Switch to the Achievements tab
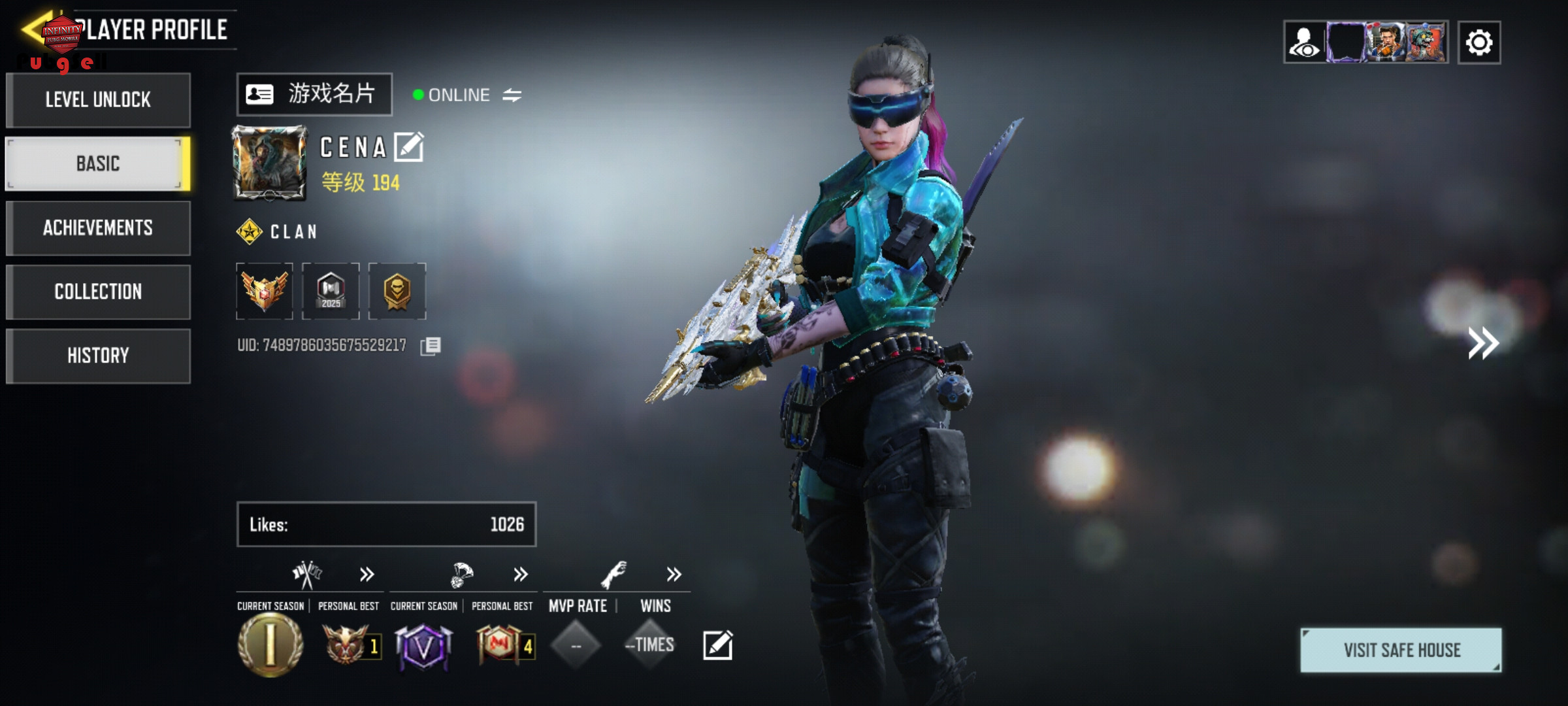Viewport: 1568px width, 706px height. [x=98, y=227]
